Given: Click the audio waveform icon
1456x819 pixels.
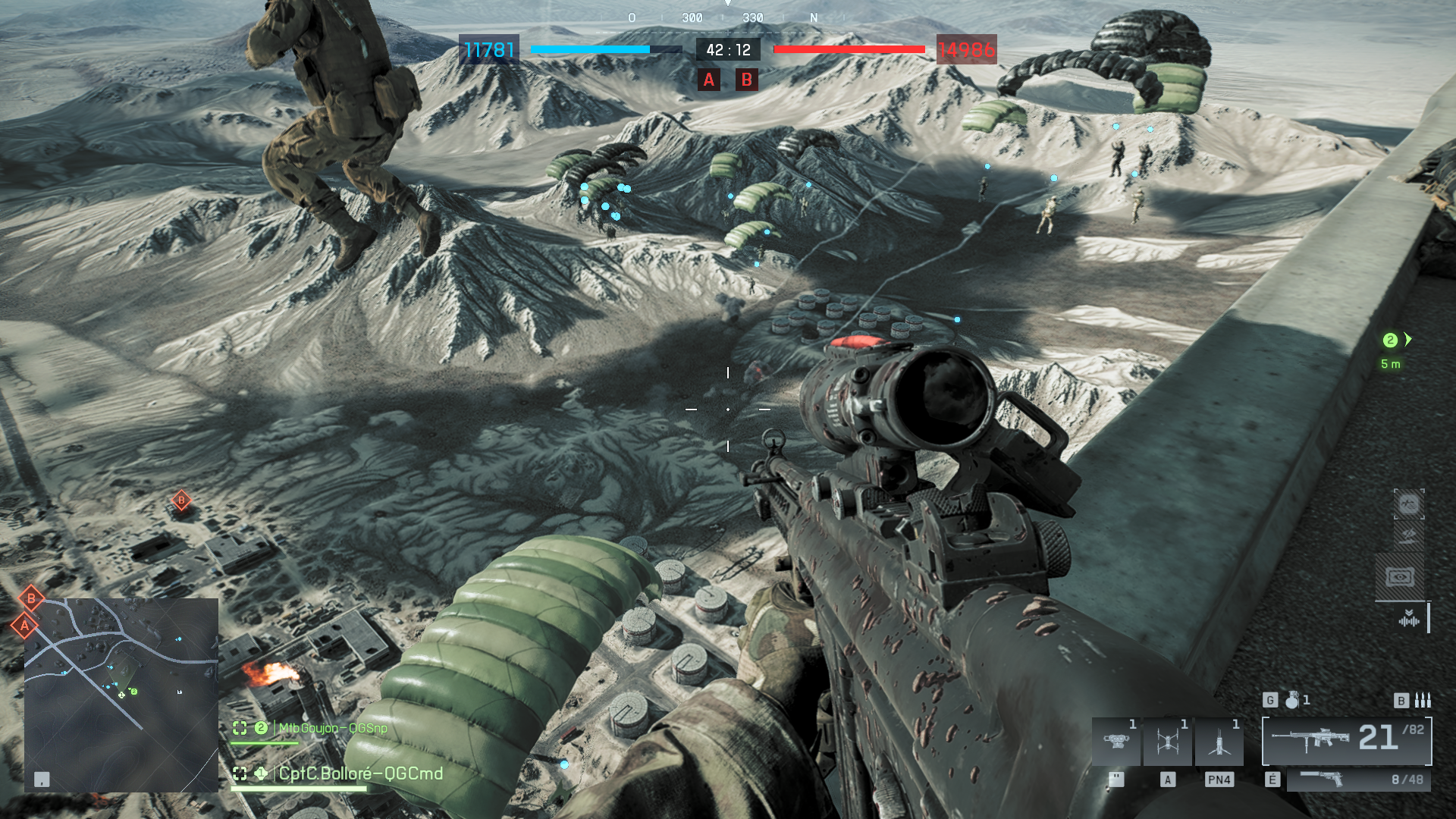Looking at the screenshot, I should tap(1408, 620).
